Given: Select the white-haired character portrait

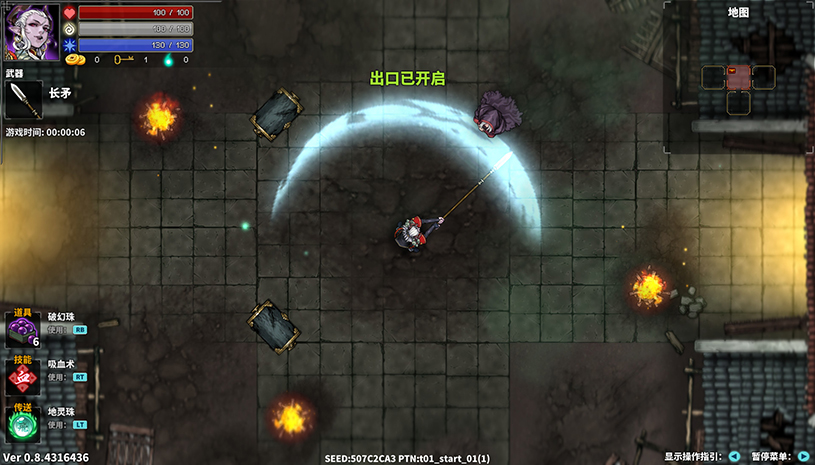Looking at the screenshot, I should pyautogui.click(x=32, y=33).
